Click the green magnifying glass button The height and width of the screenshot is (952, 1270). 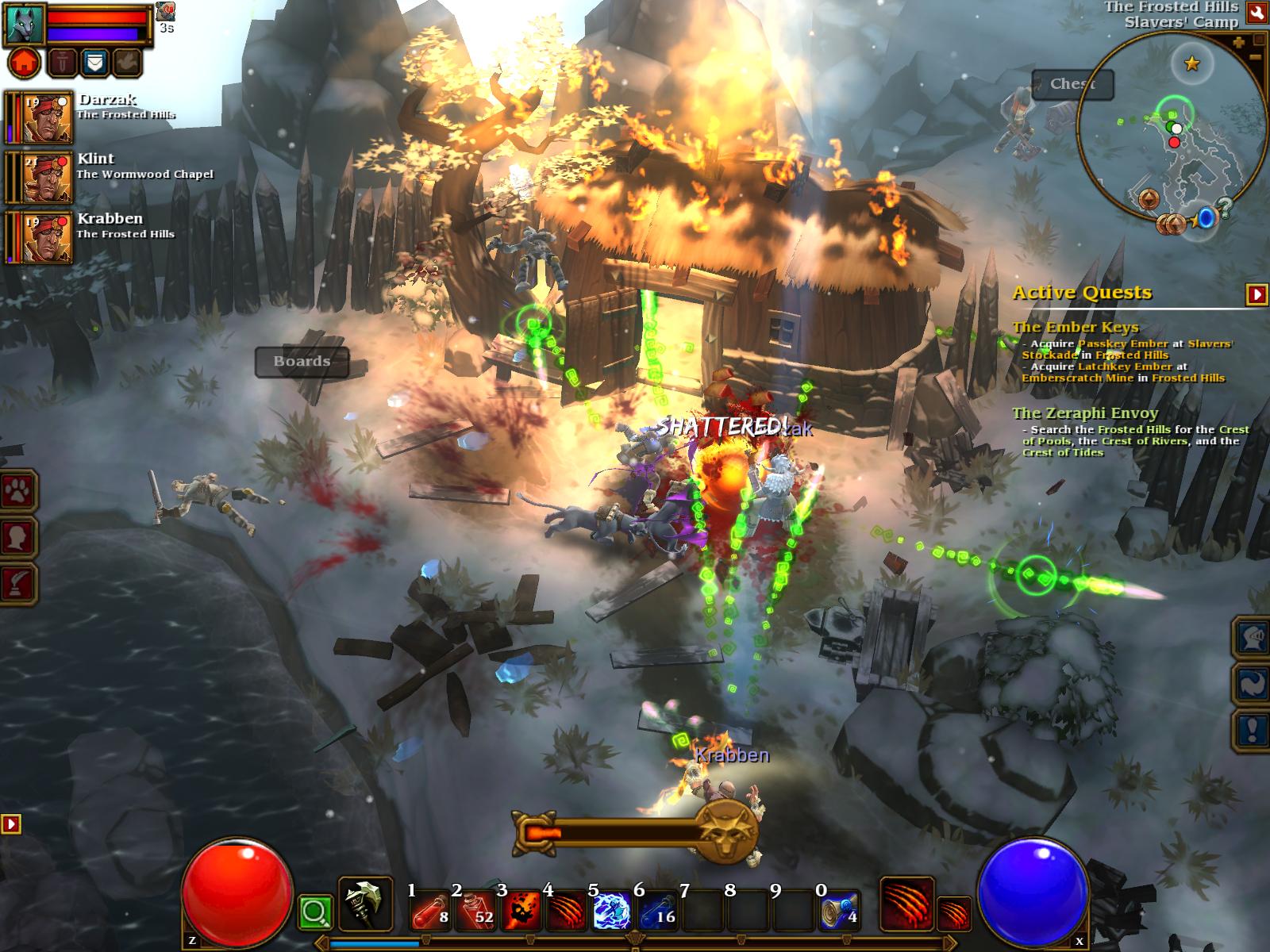315,912
